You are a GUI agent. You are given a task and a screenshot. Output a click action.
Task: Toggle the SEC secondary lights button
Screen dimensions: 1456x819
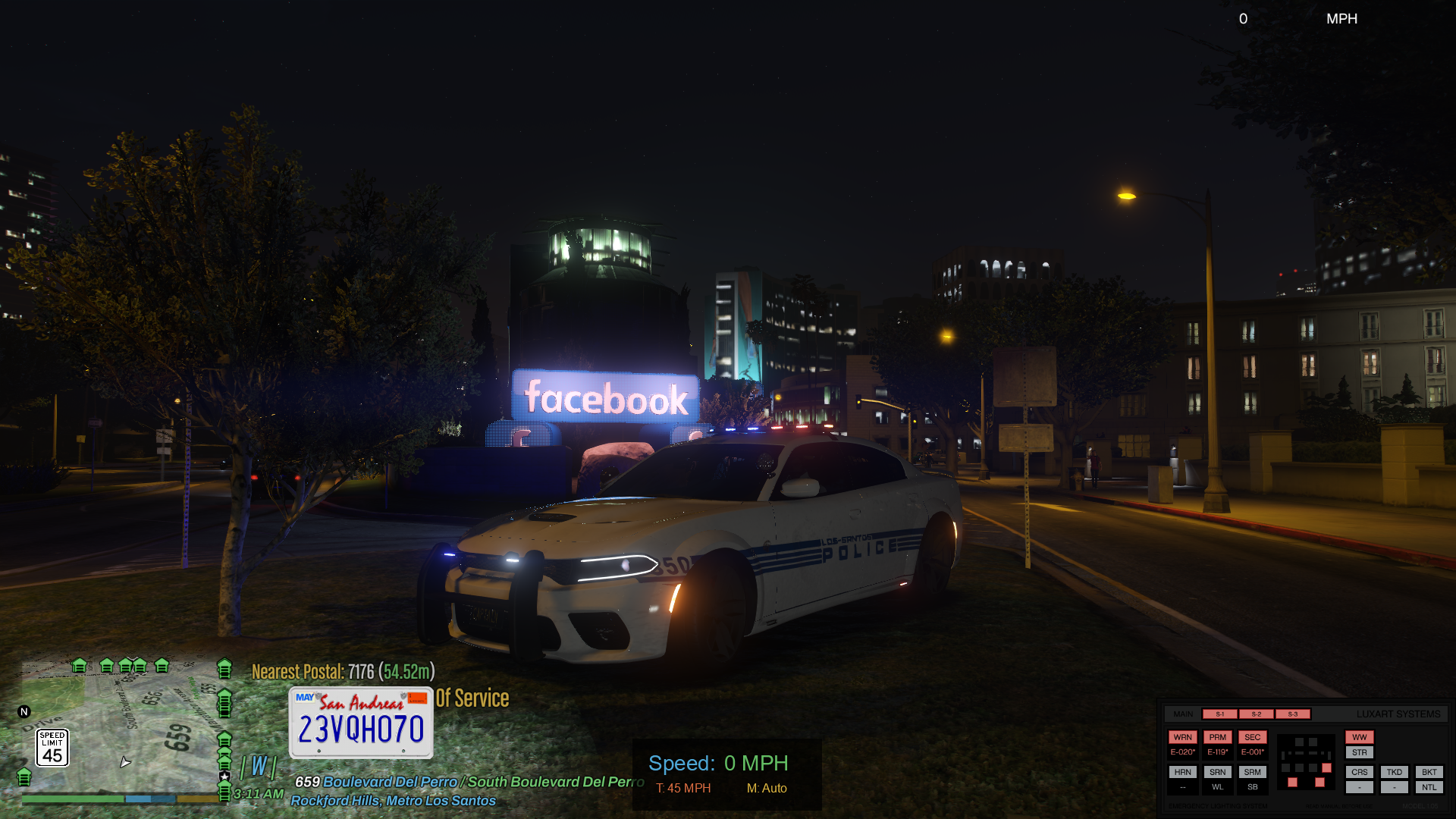1252,737
